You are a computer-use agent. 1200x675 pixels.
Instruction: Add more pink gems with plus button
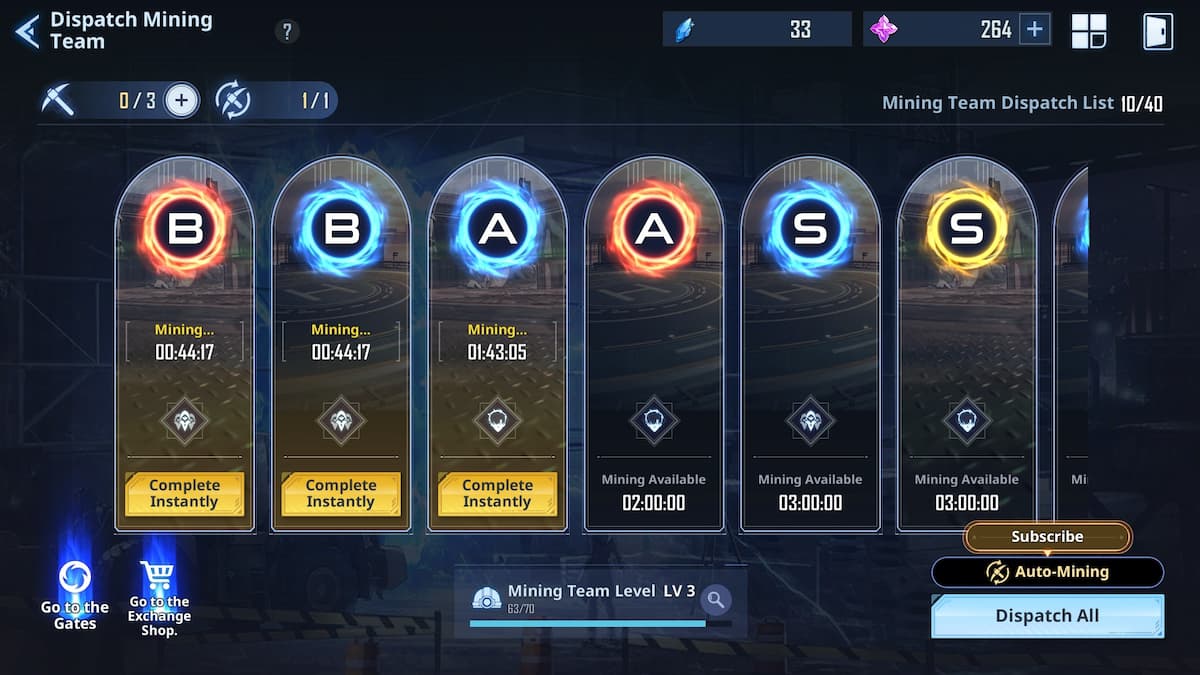(x=1035, y=30)
